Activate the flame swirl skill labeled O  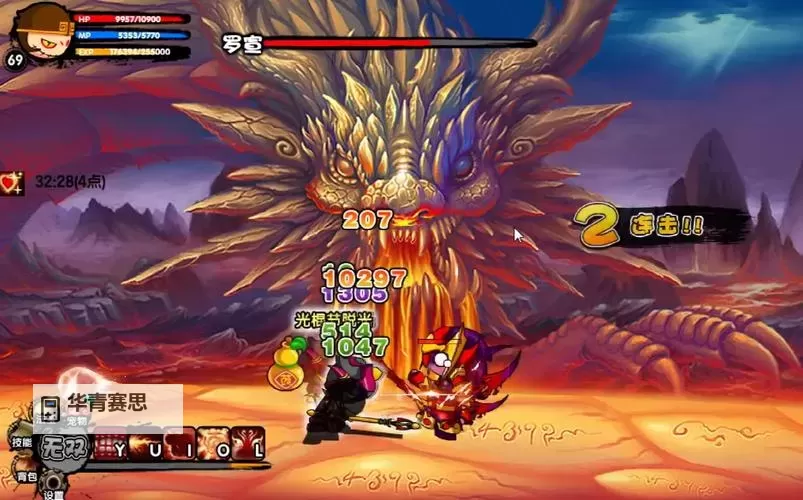pyautogui.click(x=212, y=446)
